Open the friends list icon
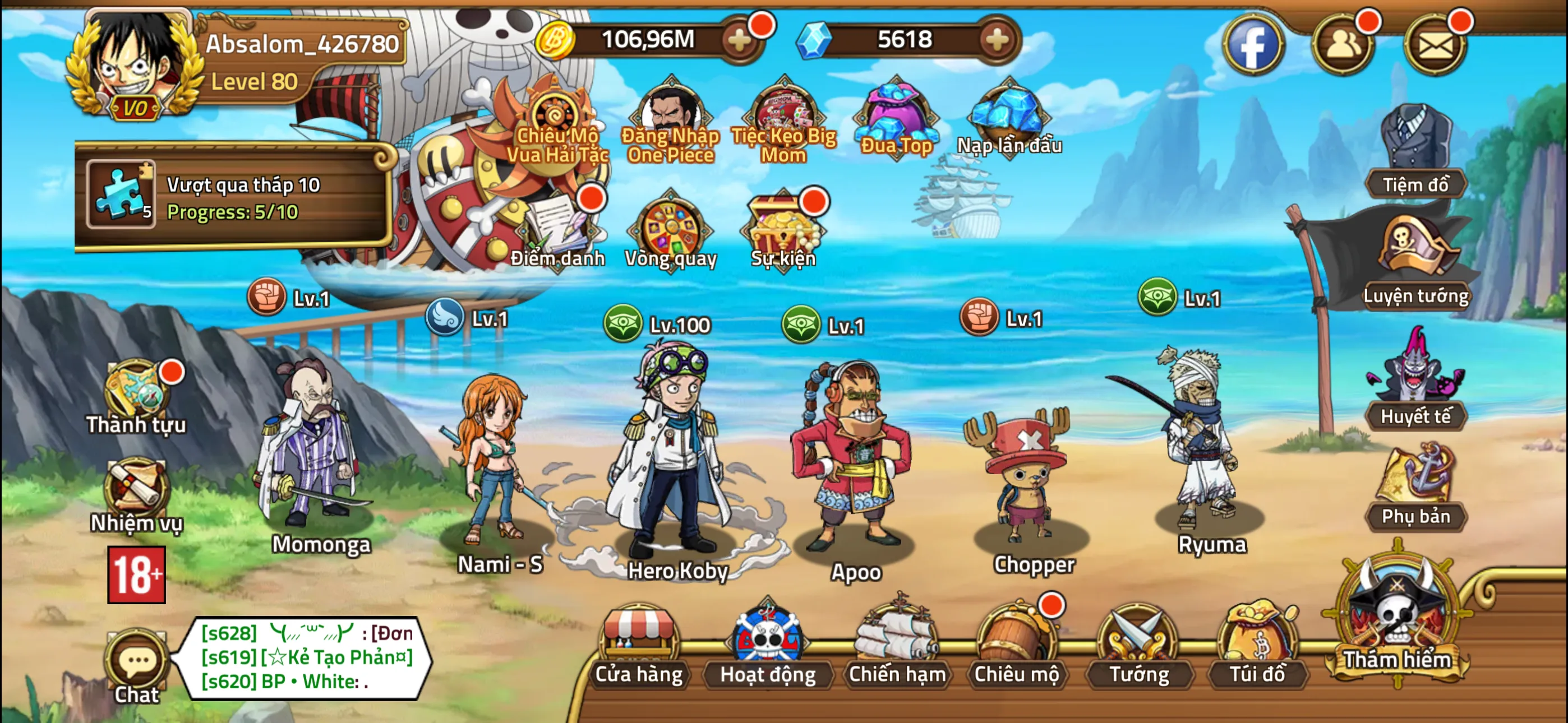Screen dimensions: 1568x723 point(1343,44)
